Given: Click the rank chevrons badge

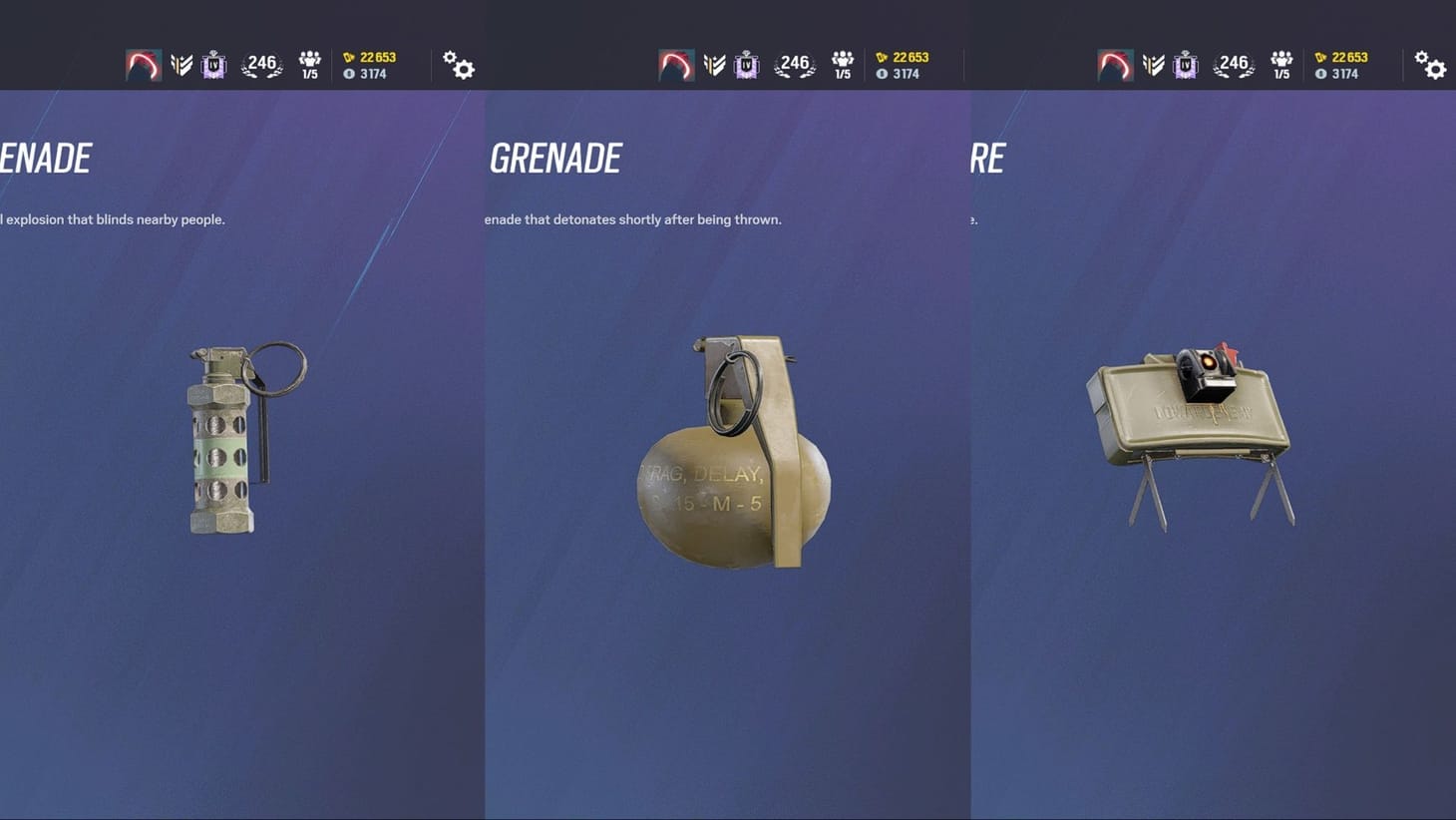Looking at the screenshot, I should pyautogui.click(x=181, y=64).
